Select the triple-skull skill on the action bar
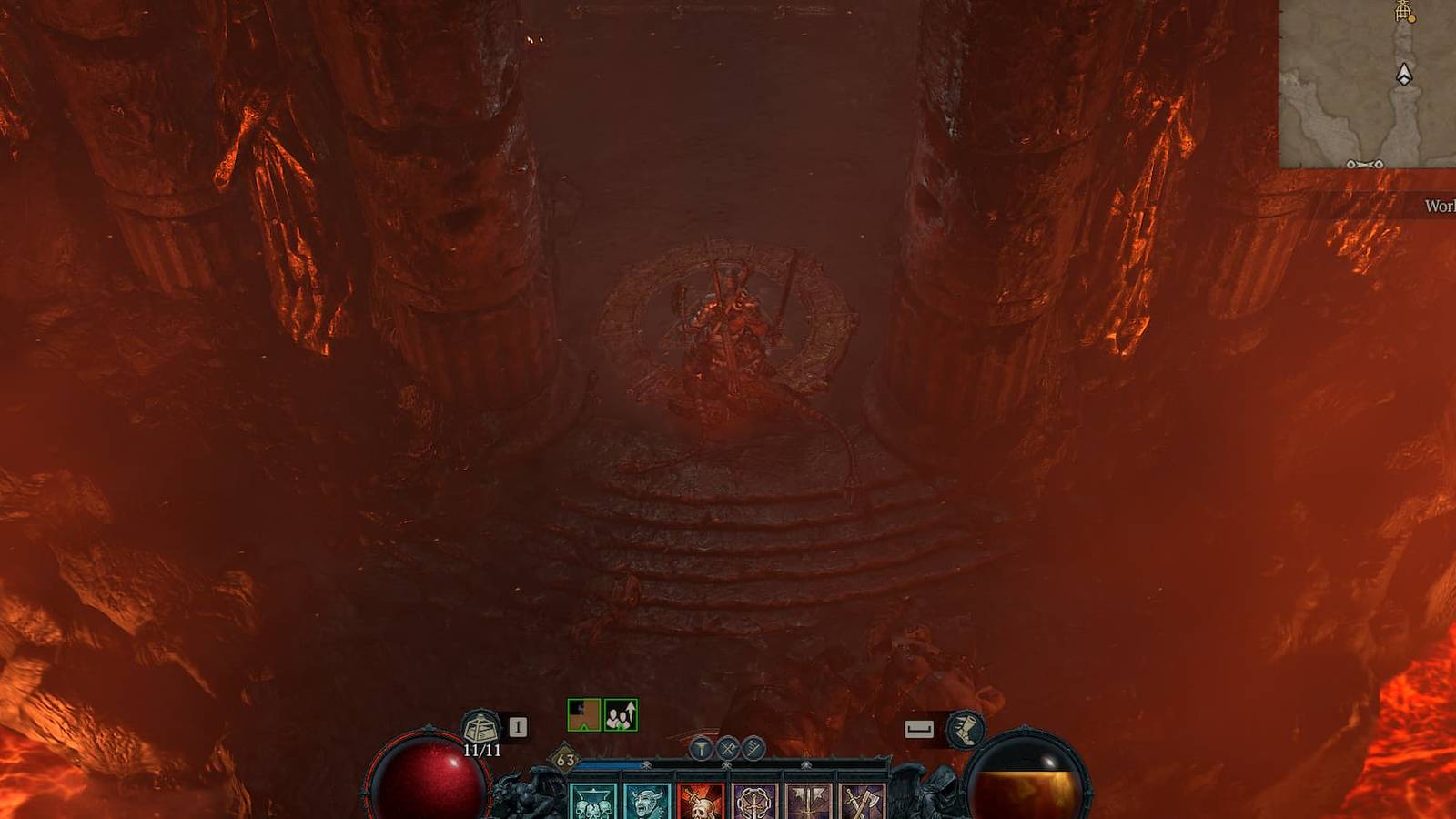Viewport: 1456px width, 819px height. (591, 803)
